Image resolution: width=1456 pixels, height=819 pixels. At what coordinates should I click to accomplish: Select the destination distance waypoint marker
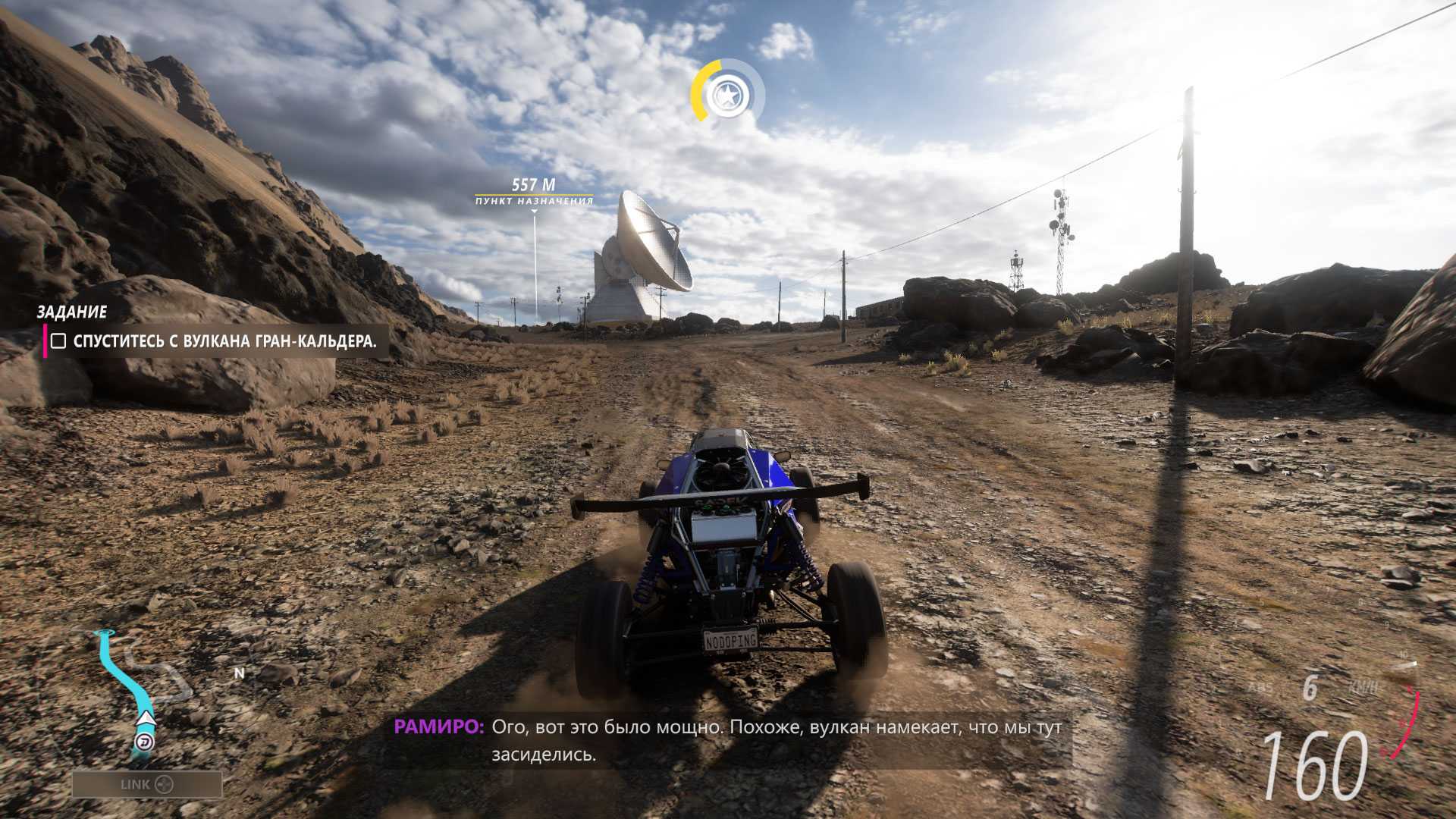click(534, 191)
